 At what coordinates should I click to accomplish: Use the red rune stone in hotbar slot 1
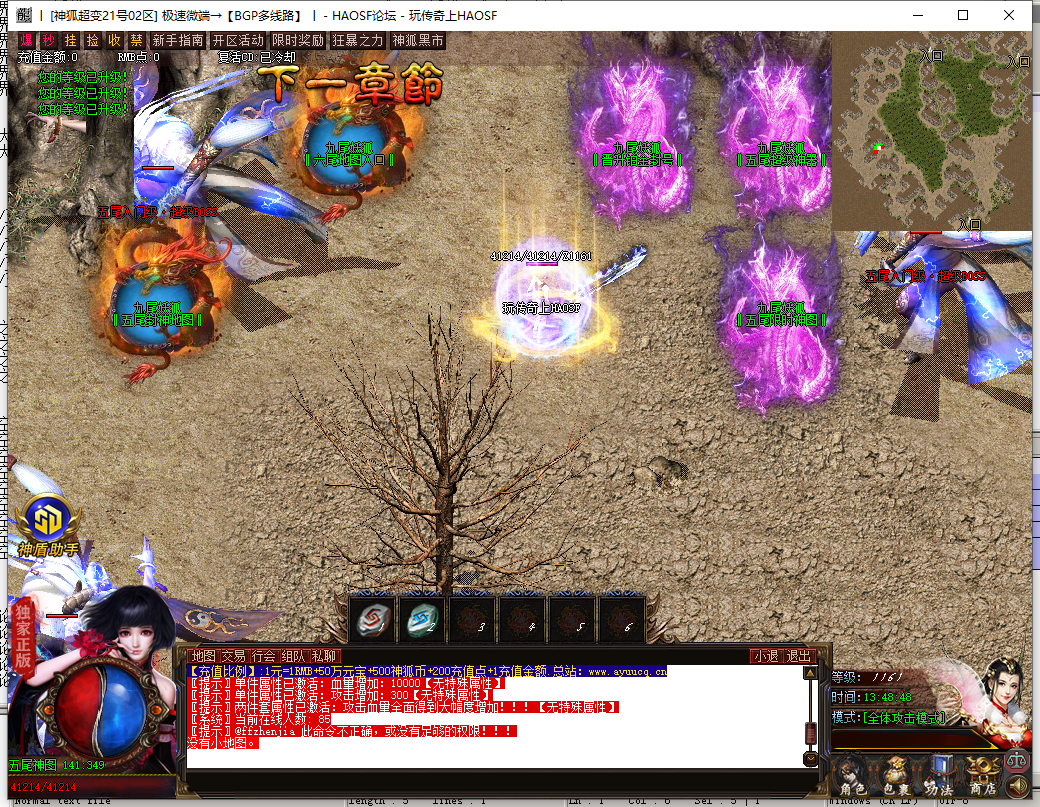coord(373,620)
